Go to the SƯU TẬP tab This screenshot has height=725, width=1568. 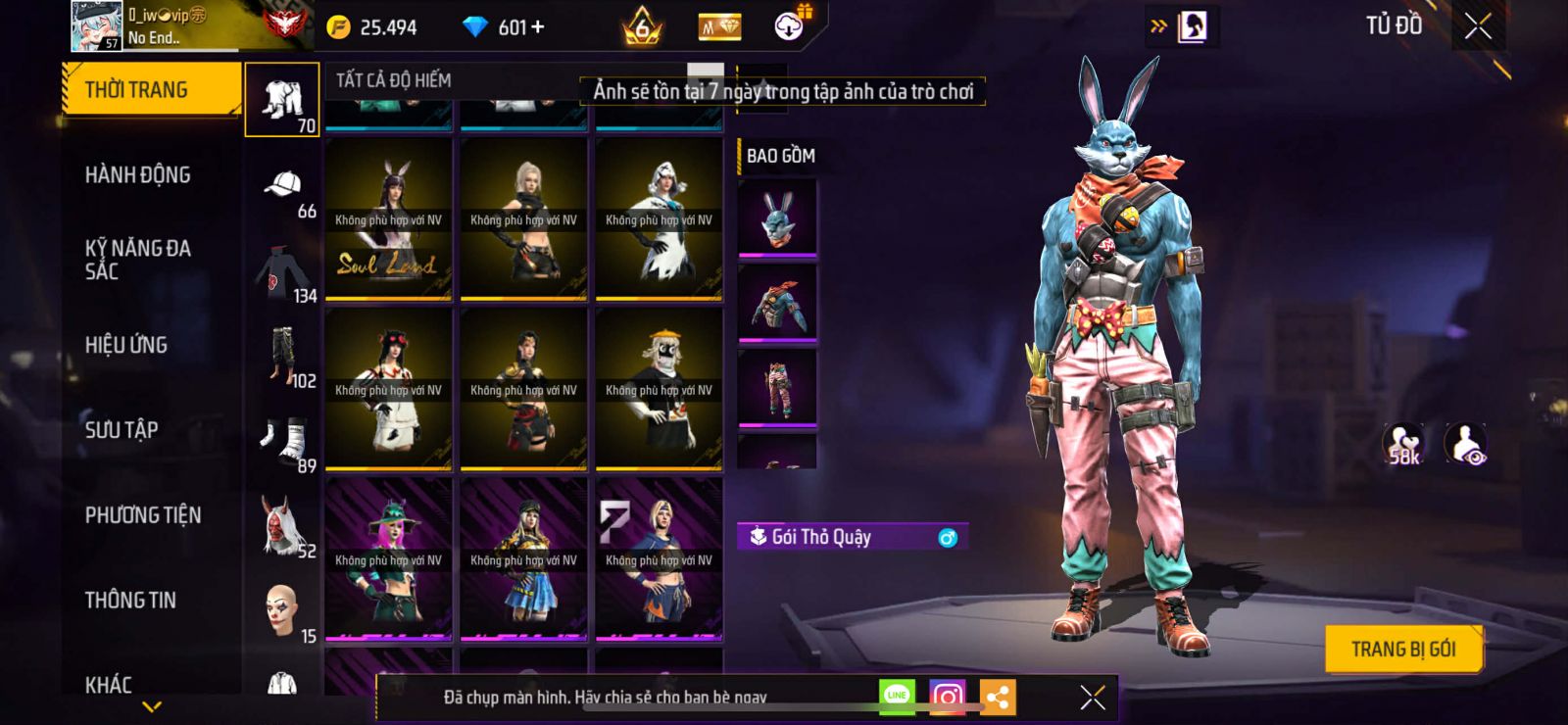[122, 429]
